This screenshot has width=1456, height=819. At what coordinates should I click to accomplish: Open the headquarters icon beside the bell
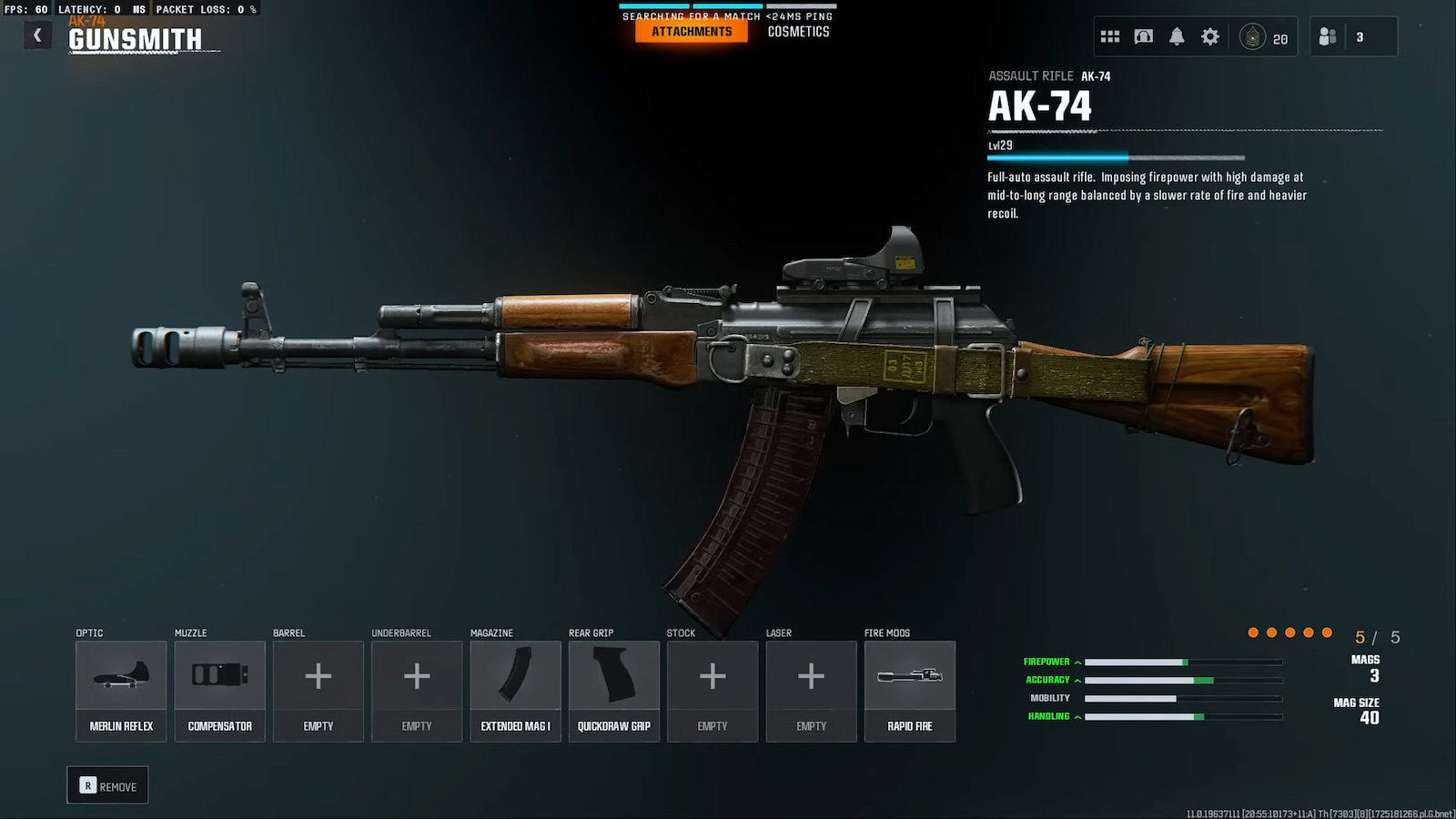pyautogui.click(x=1144, y=36)
